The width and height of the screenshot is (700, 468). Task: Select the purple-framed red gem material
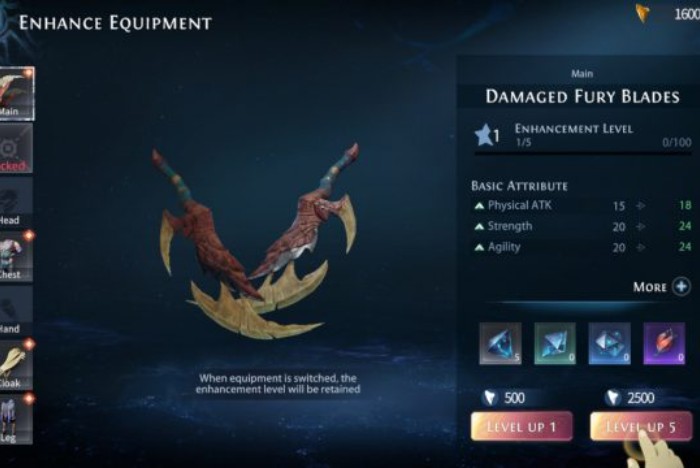coord(663,343)
